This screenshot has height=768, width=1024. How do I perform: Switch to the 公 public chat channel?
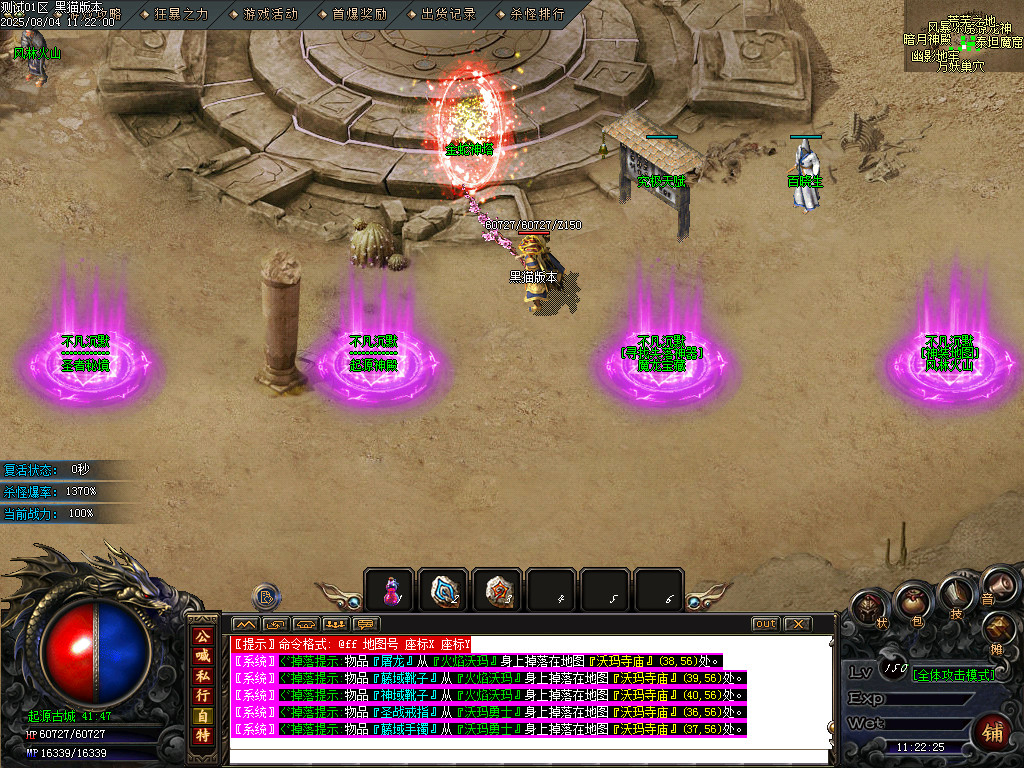click(203, 636)
